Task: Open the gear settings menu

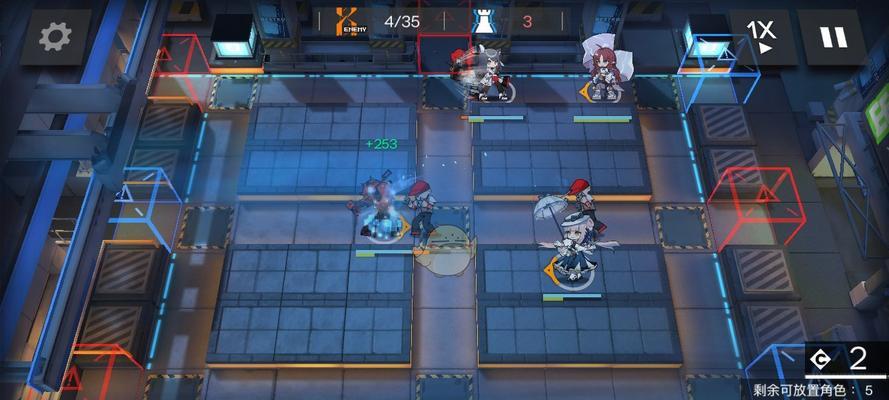Action: (55, 37)
